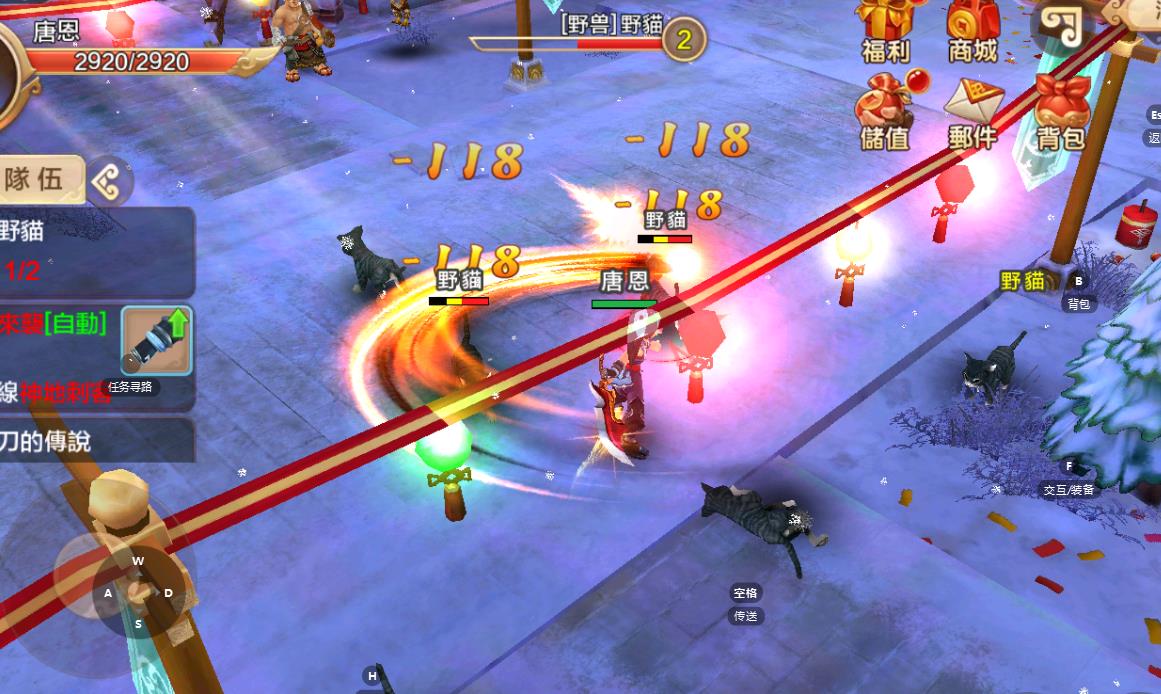Use the spyglass quest item button

pyautogui.click(x=156, y=341)
